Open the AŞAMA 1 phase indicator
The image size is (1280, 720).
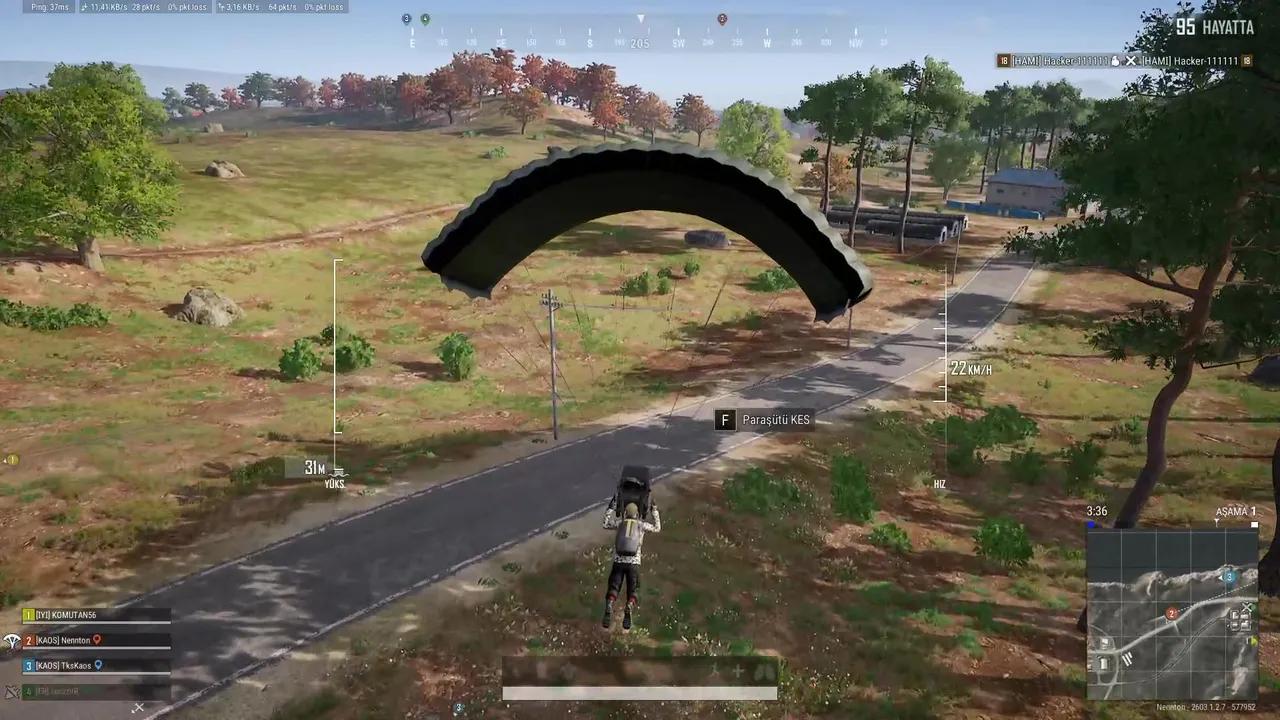click(1235, 511)
